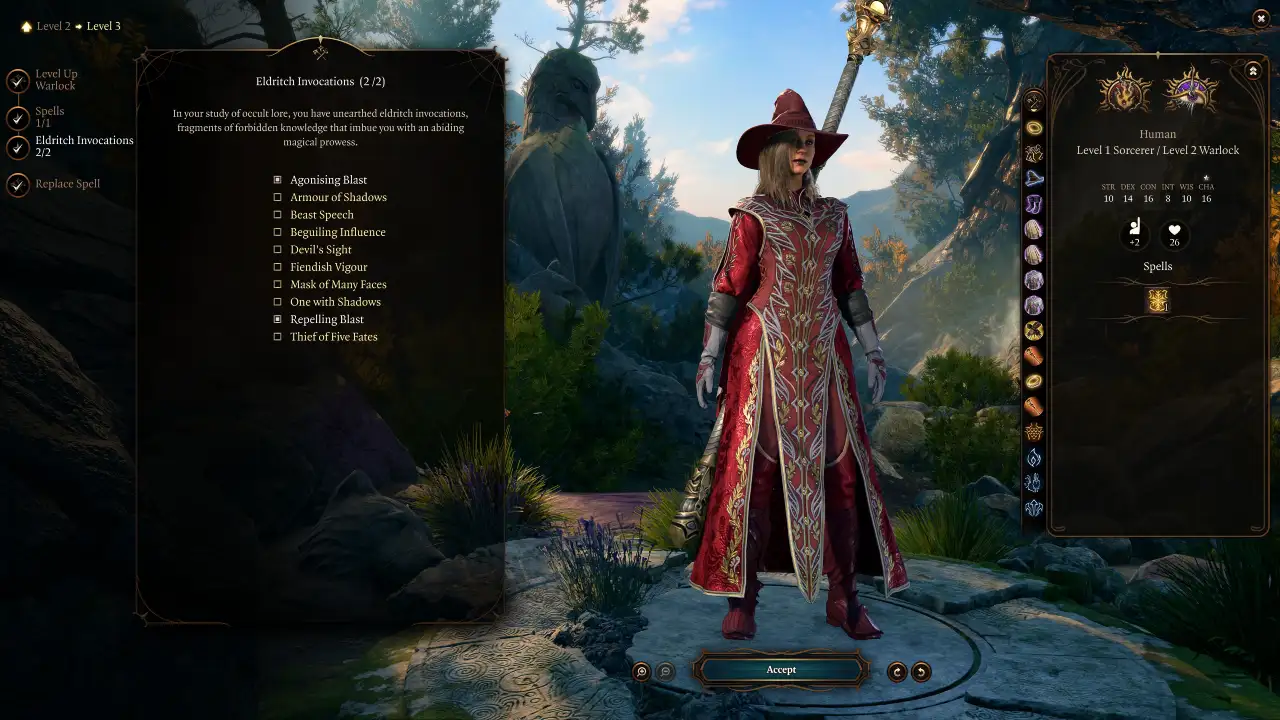The height and width of the screenshot is (720, 1280).
Task: Click the magnifier zoom-in camera button
Action: click(642, 672)
